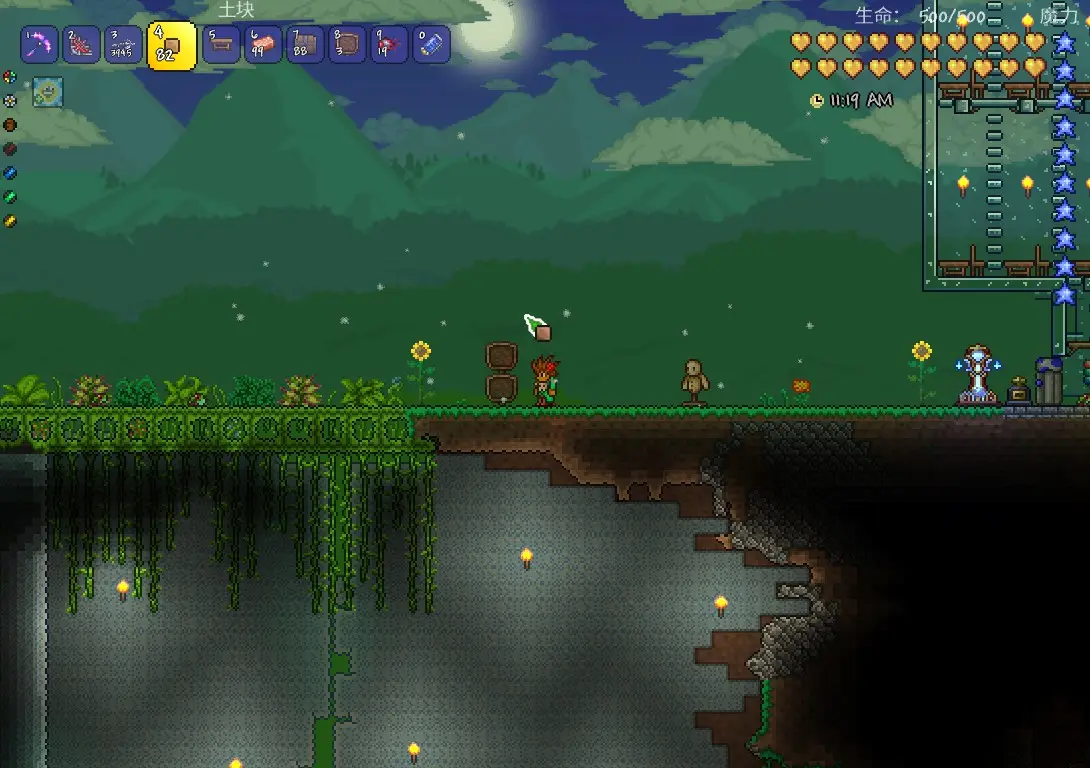Toggle the multicolored wire mode icon
This screenshot has width=1090, height=768.
point(10,77)
